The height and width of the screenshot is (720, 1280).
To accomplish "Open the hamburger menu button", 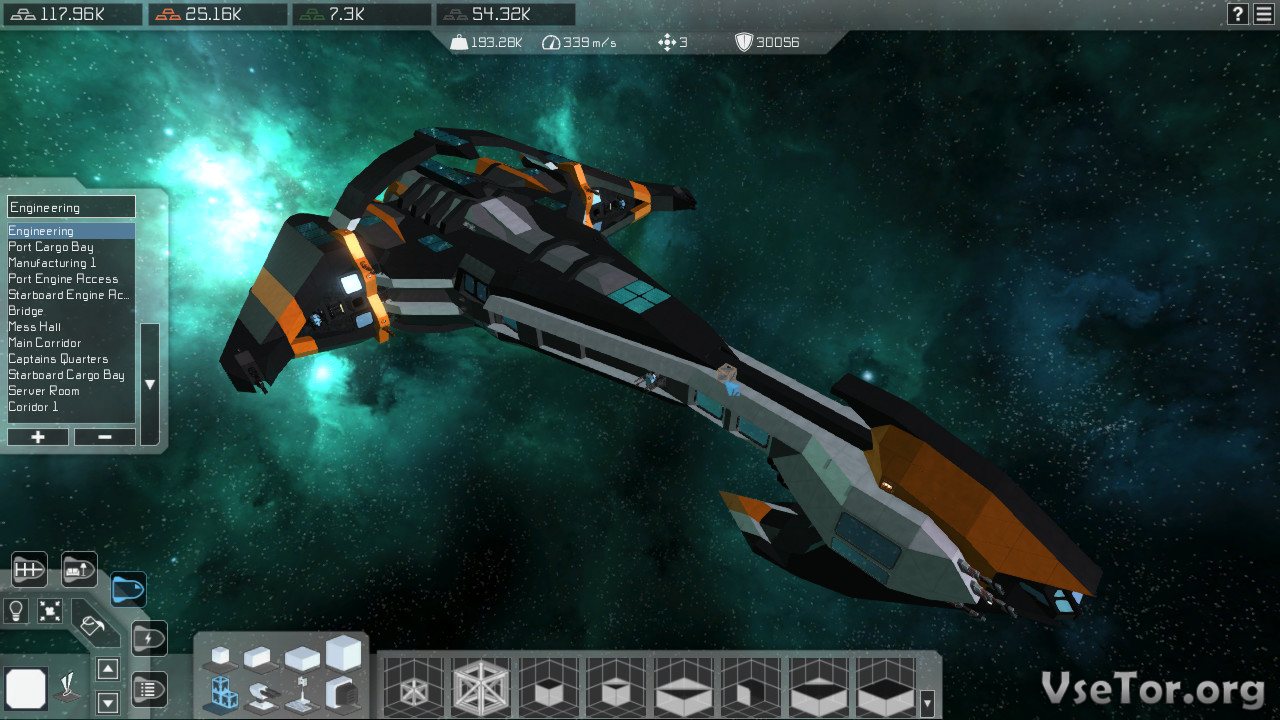I will click(x=1264, y=14).
